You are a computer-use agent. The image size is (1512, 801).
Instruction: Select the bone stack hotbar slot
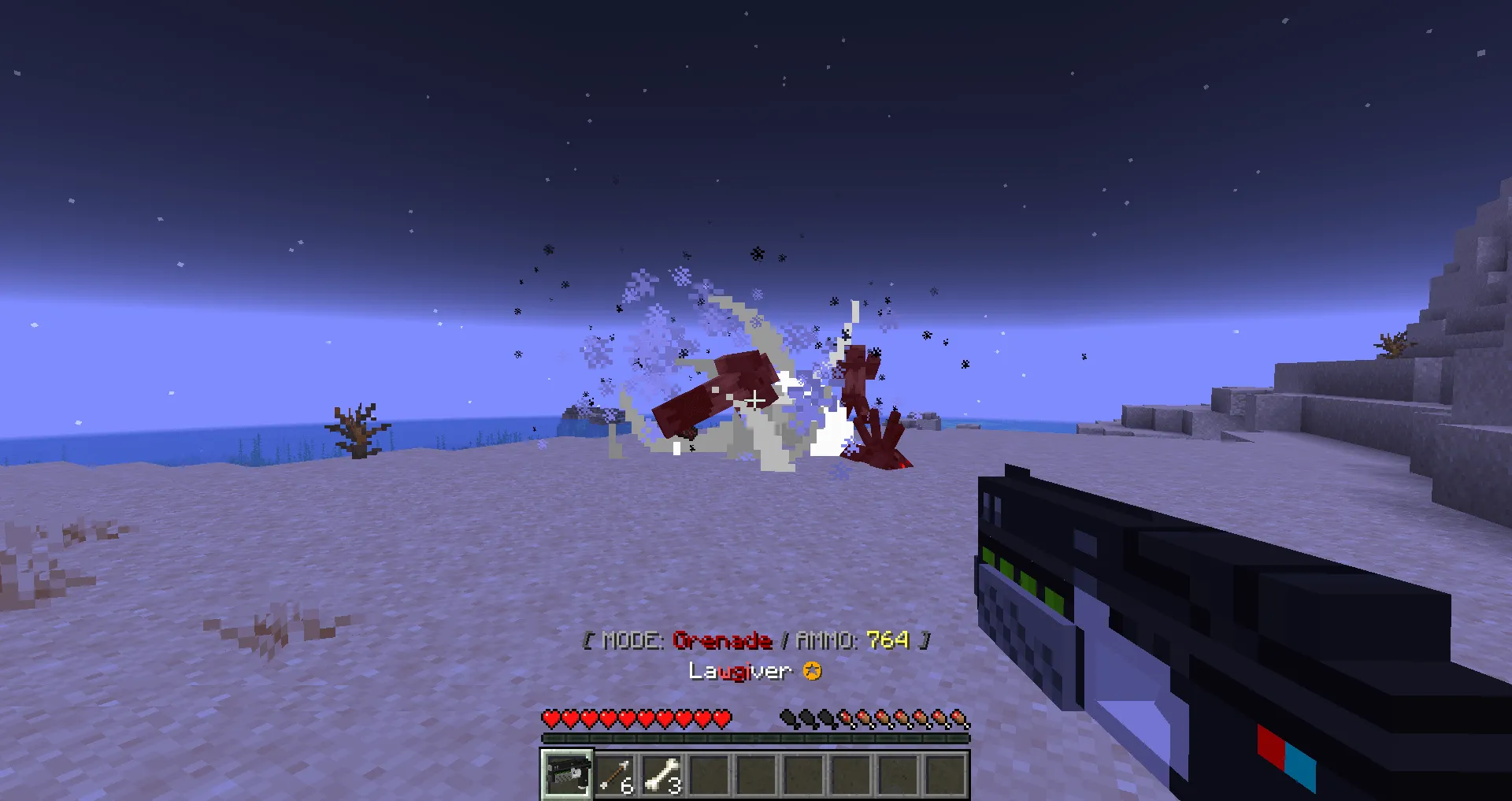pyautogui.click(x=662, y=775)
